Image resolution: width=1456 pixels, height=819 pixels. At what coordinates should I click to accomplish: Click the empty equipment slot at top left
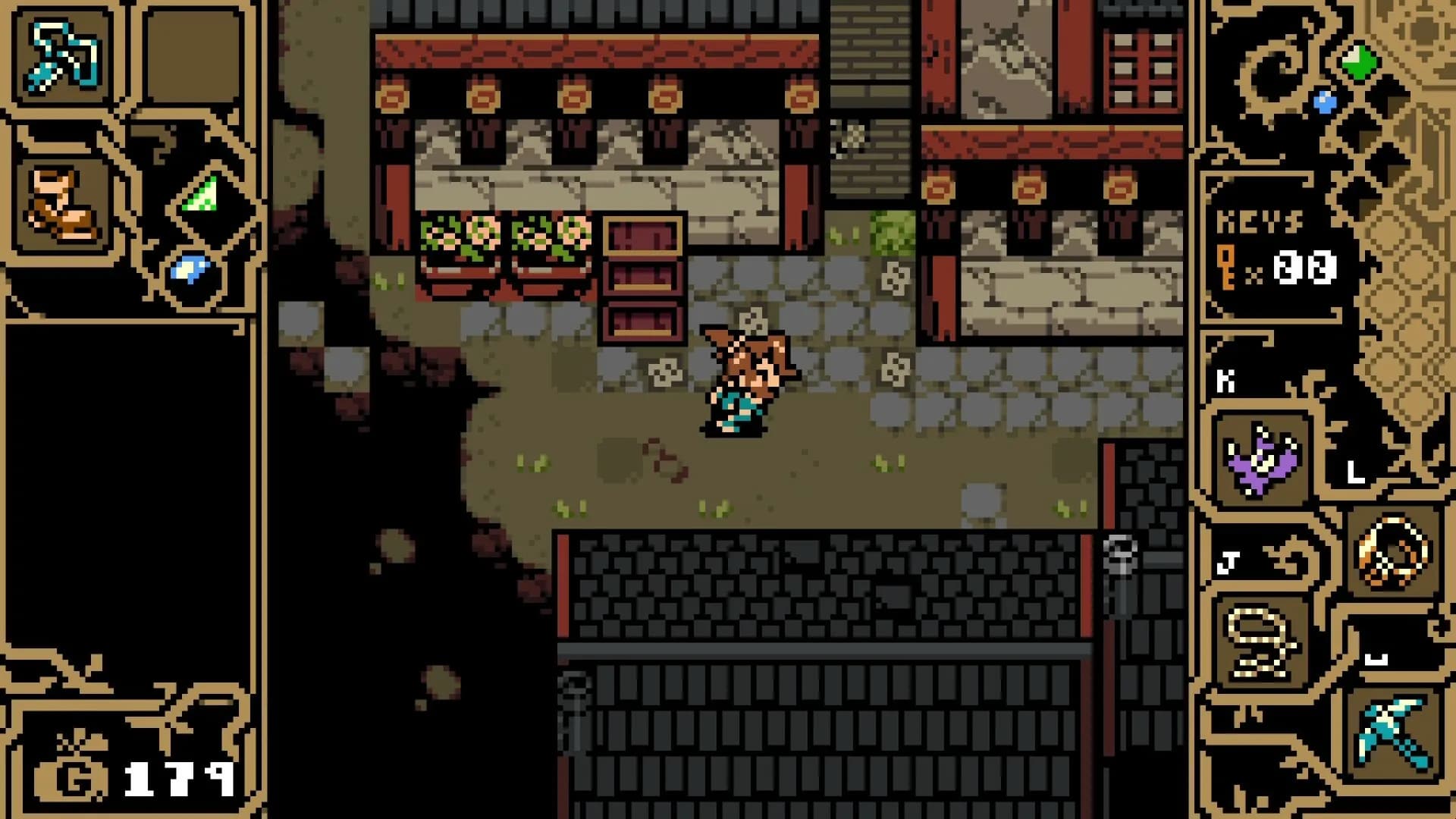coord(190,53)
